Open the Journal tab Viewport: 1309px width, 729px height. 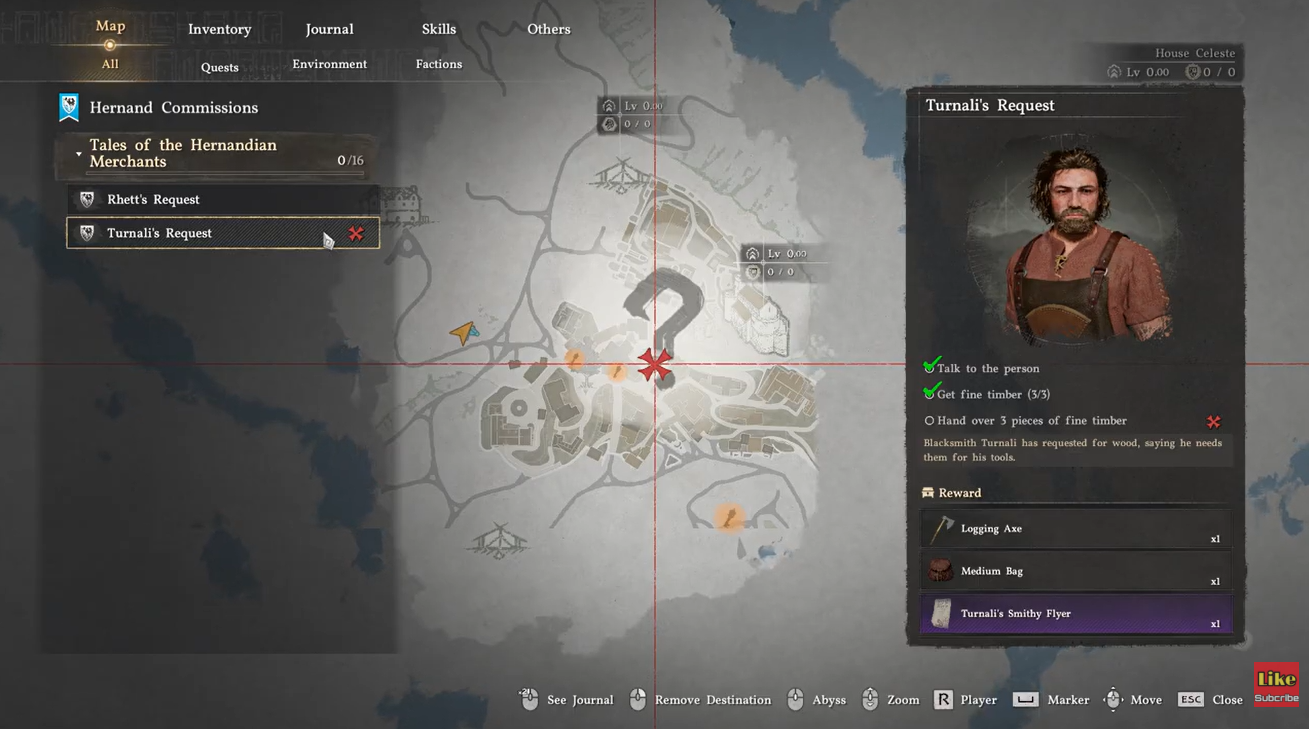click(x=329, y=30)
